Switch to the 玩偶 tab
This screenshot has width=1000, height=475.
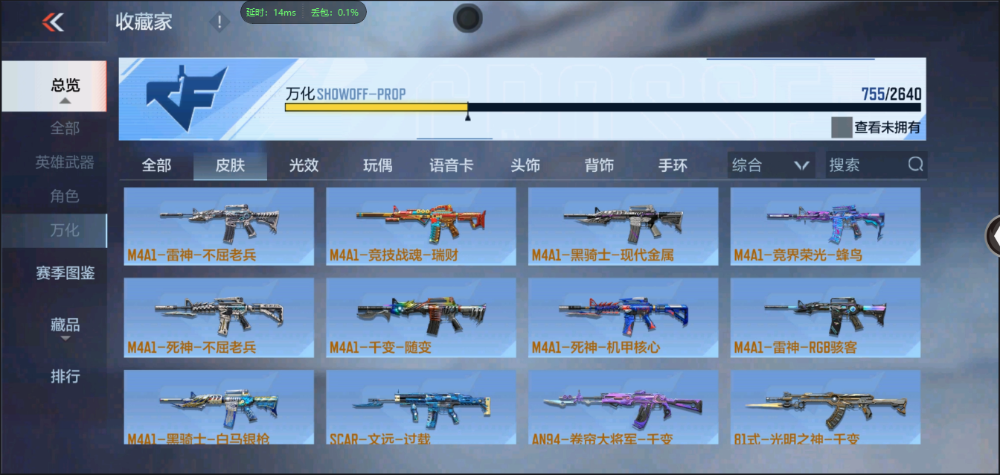(x=377, y=165)
